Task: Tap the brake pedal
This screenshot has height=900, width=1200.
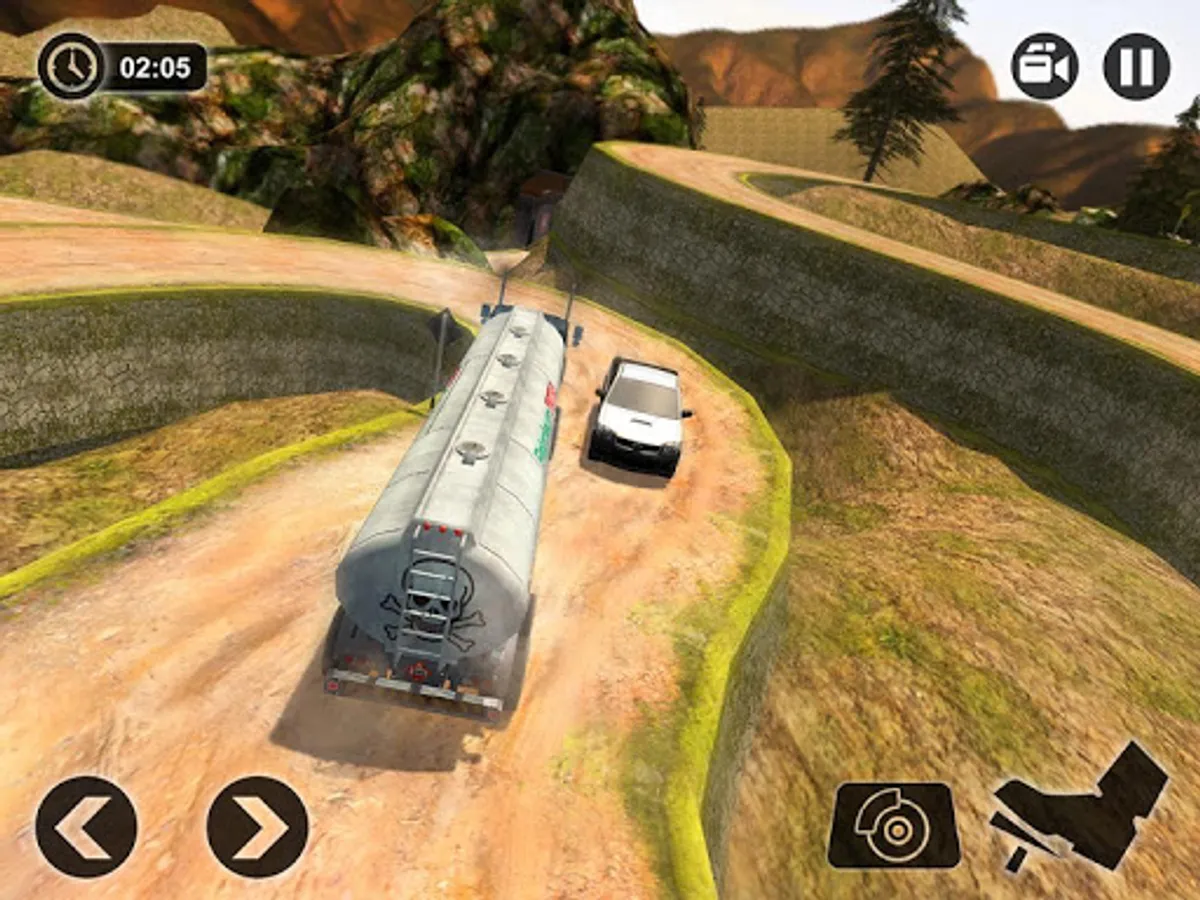Action: click(893, 825)
